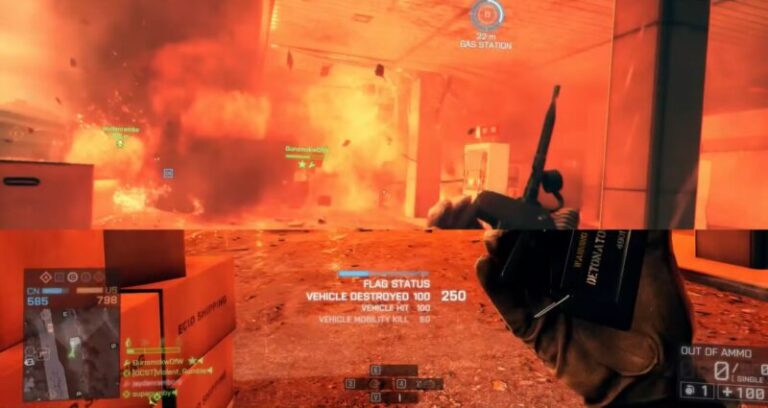Click the highlighted circular flag icon above the minimap
Image resolution: width=768 pixels, height=408 pixels.
(x=73, y=276)
